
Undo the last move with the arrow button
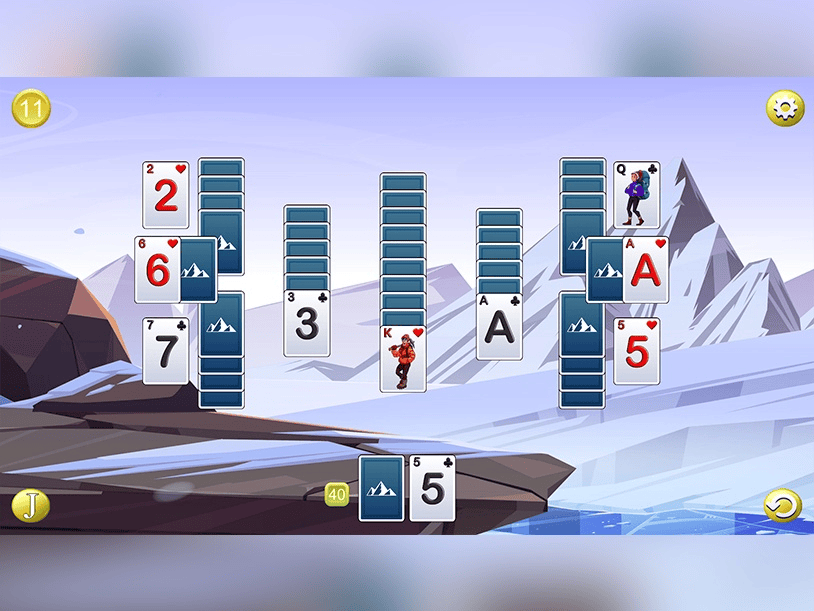pyautogui.click(x=782, y=505)
